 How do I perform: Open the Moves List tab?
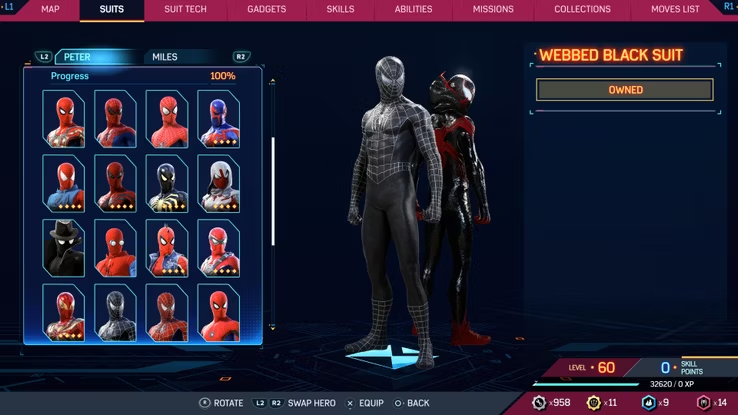[675, 9]
